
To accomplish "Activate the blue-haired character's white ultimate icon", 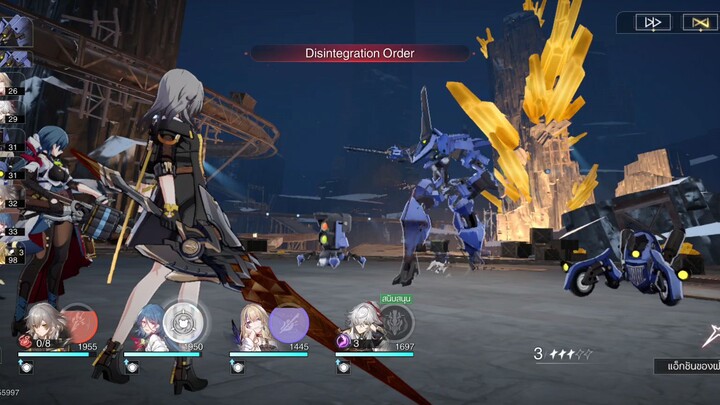I will tap(183, 322).
